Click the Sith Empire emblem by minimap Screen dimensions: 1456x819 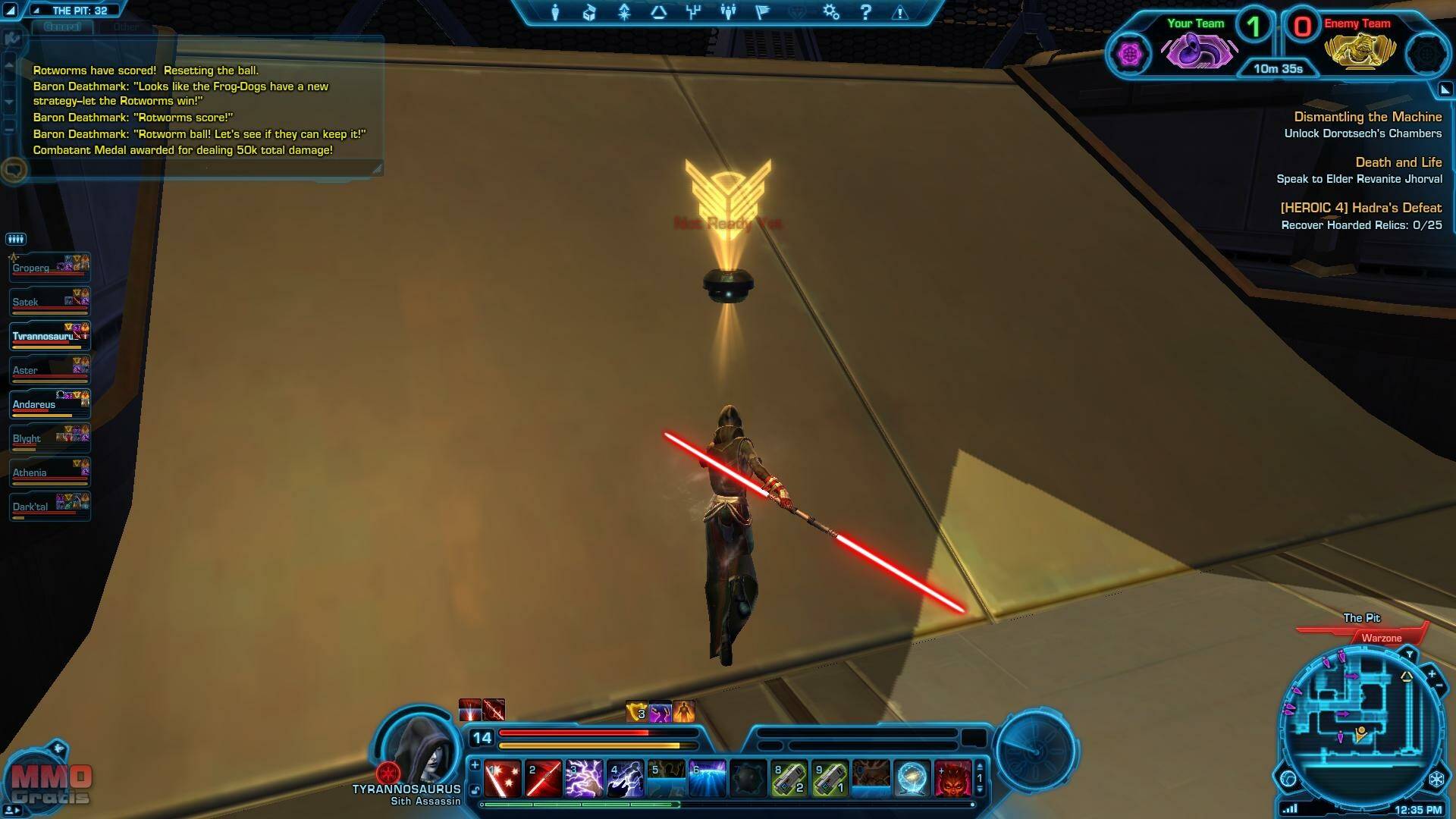pyautogui.click(x=1436, y=780)
